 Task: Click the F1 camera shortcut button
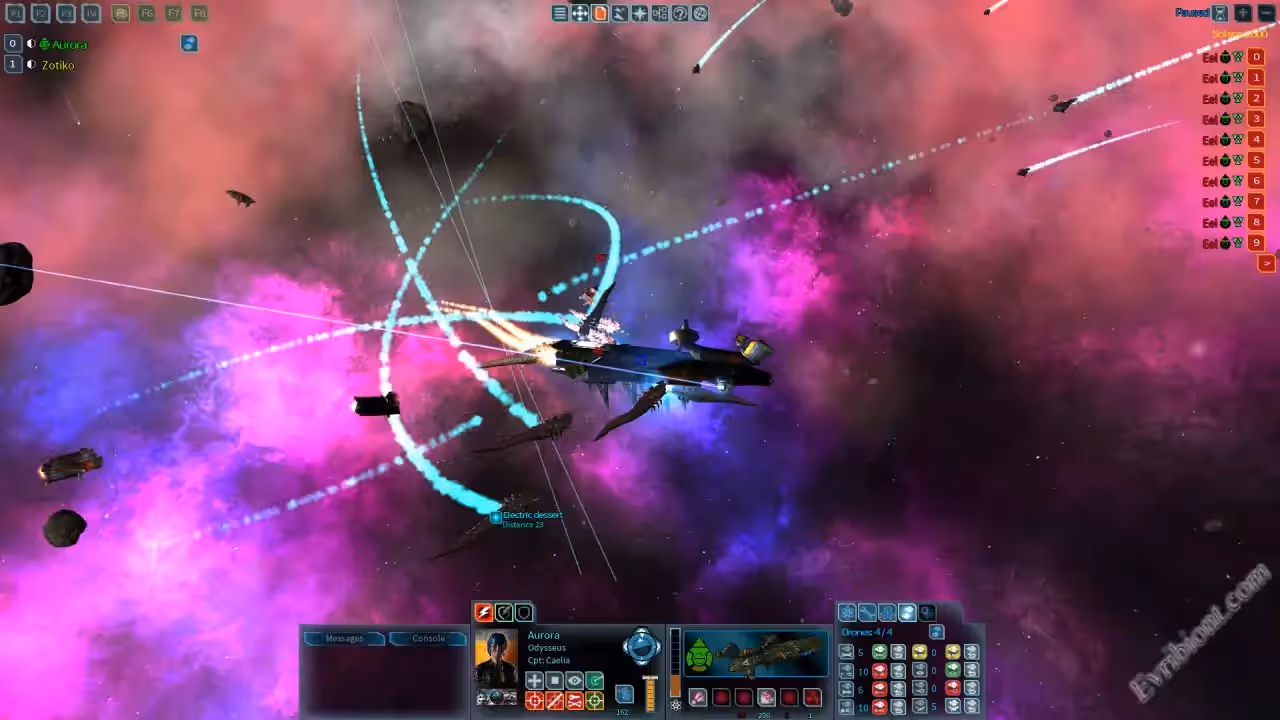[x=15, y=14]
